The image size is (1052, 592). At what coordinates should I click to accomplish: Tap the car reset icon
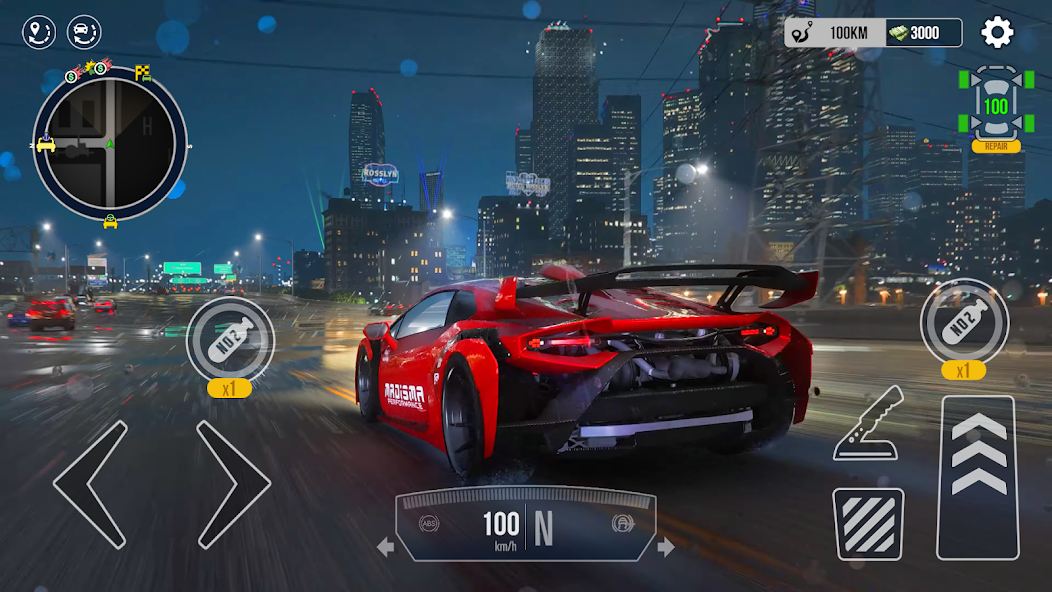pos(84,33)
